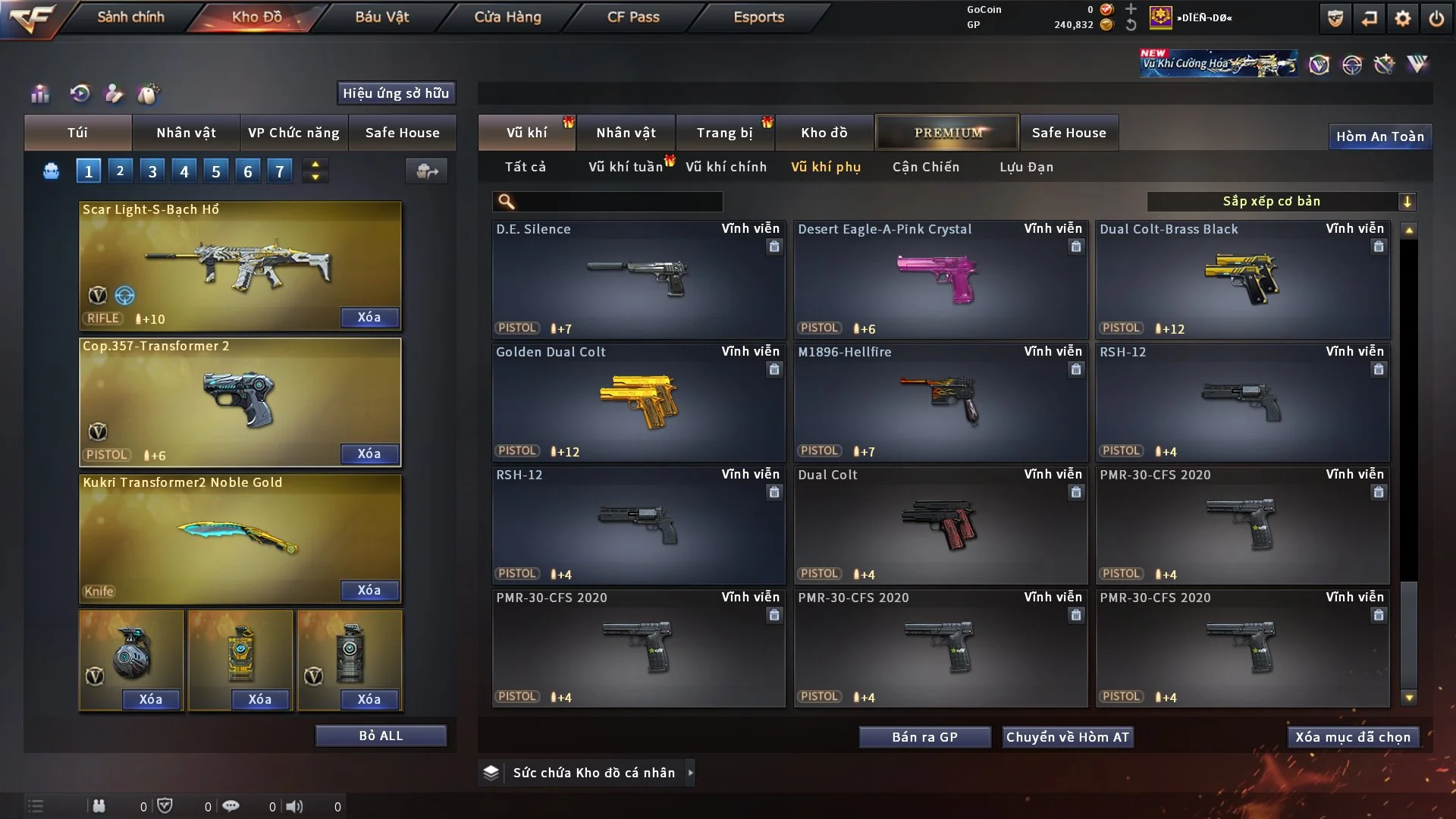Select the Desert Eagle-A-Pink Crystal pistol
The image size is (1456, 819).
pos(940,279)
